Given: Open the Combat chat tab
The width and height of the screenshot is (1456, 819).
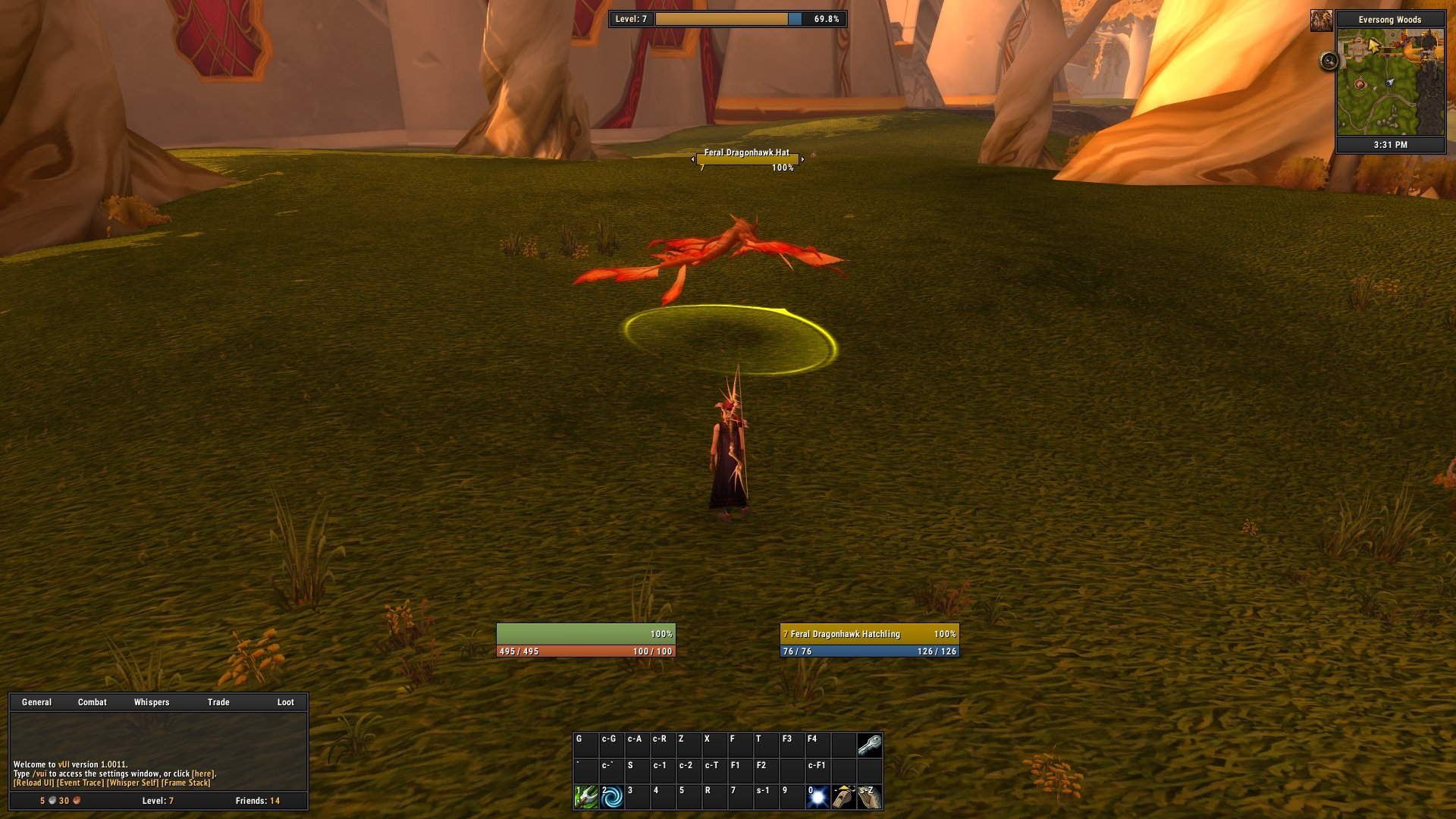Looking at the screenshot, I should [x=93, y=702].
